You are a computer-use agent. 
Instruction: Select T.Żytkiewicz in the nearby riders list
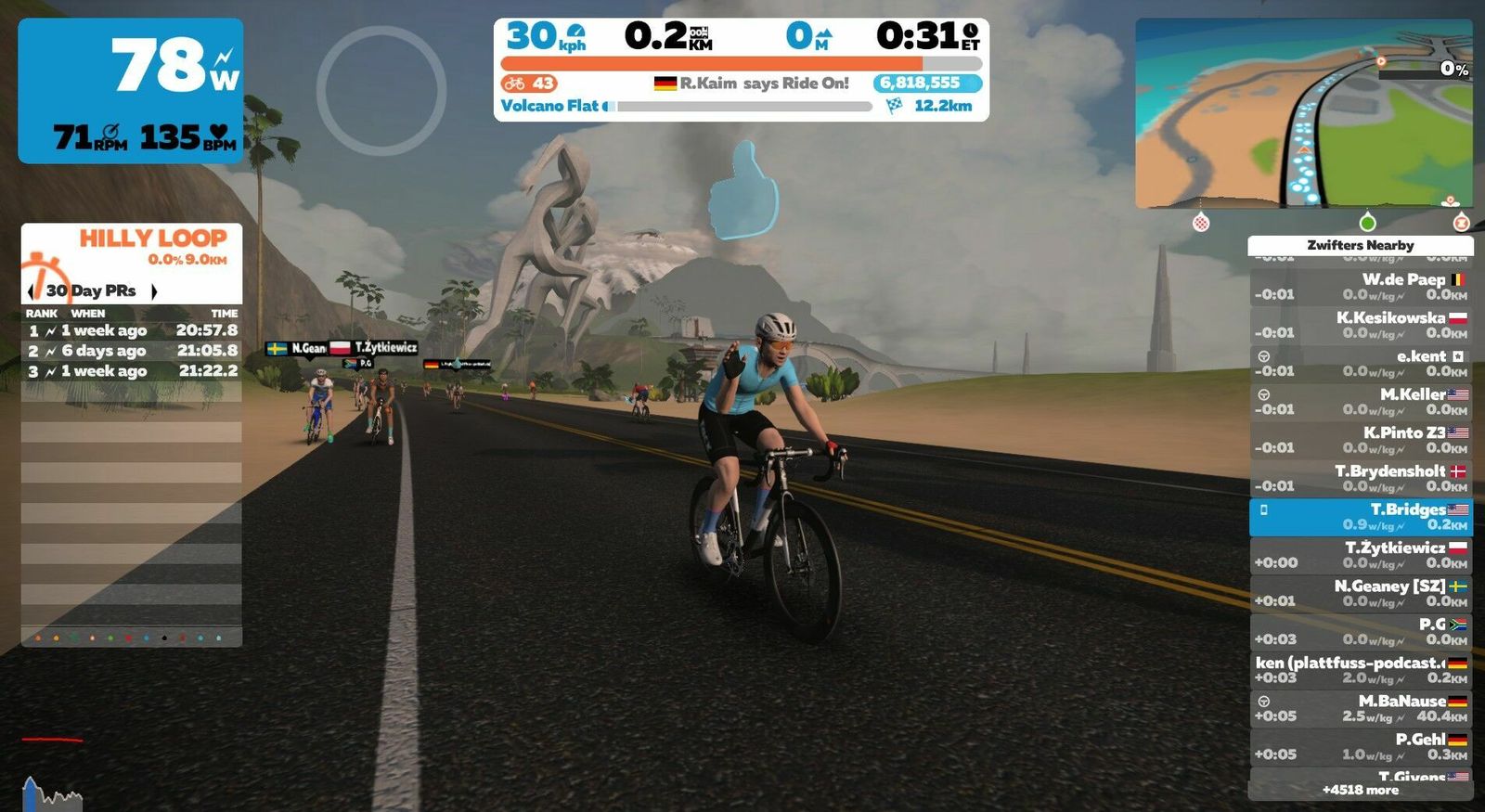(1361, 555)
